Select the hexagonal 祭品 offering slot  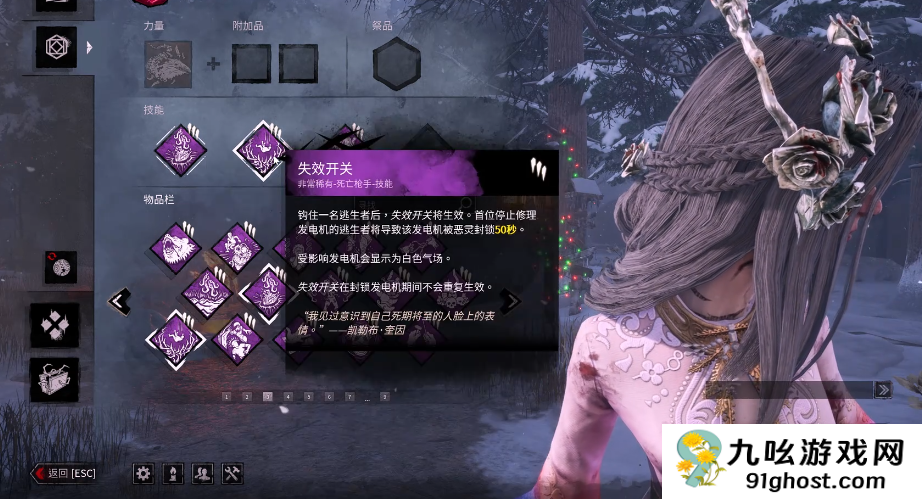coord(396,64)
